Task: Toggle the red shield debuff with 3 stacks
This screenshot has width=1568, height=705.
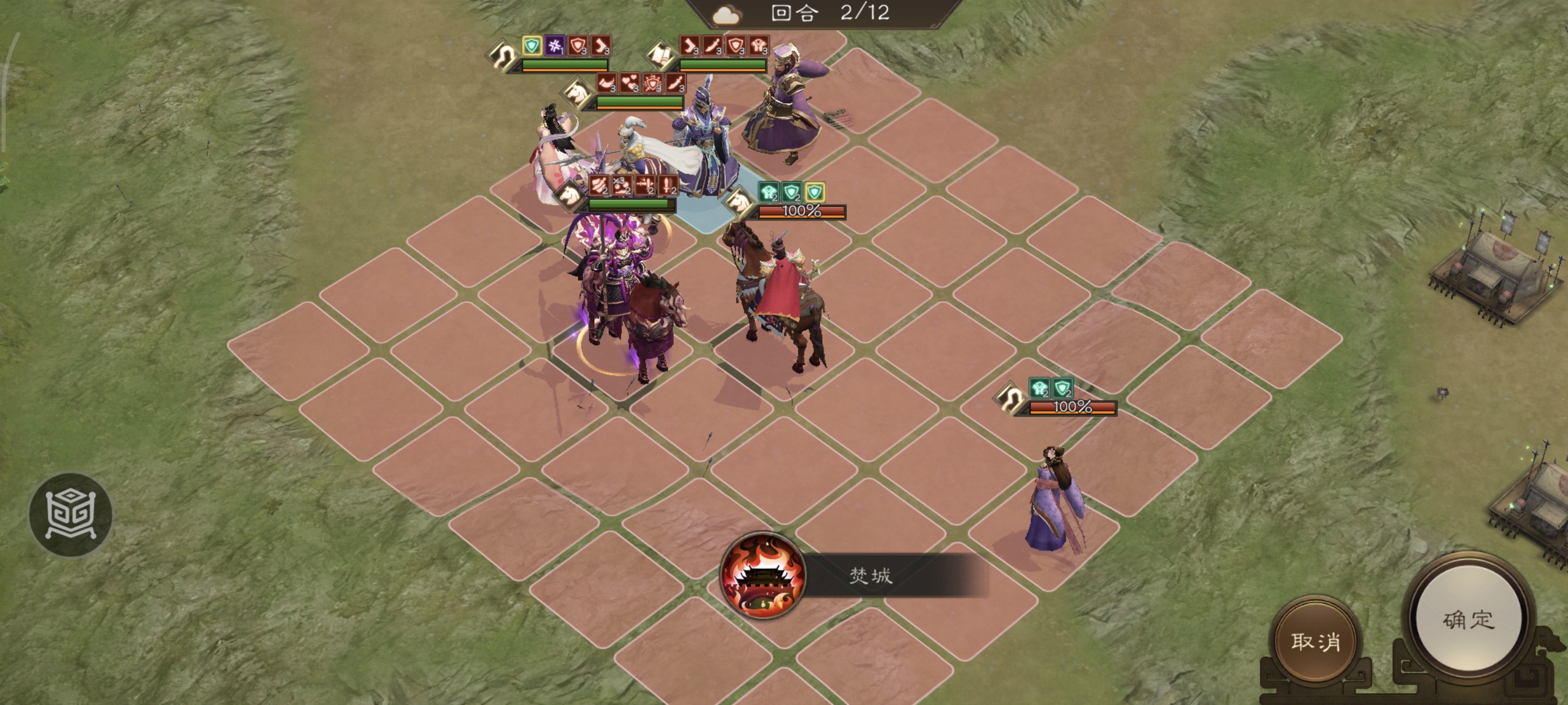Action: (x=577, y=46)
